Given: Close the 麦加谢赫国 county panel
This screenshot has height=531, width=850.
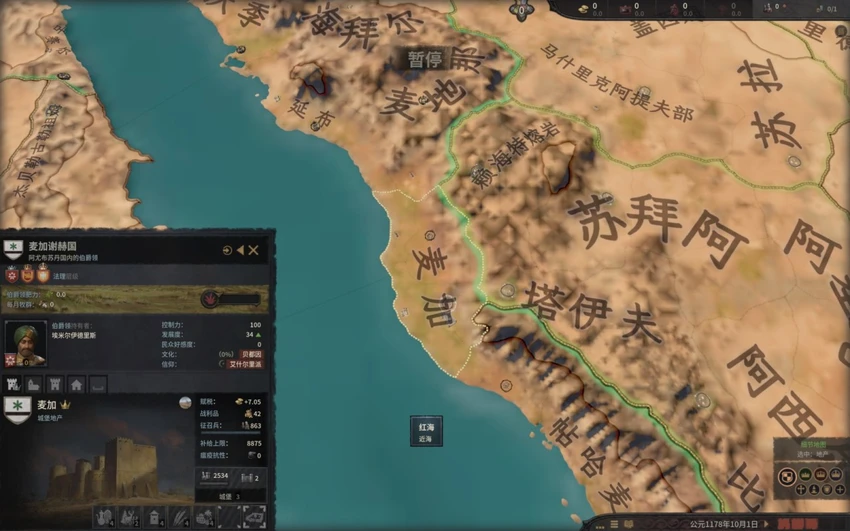Looking at the screenshot, I should (254, 250).
